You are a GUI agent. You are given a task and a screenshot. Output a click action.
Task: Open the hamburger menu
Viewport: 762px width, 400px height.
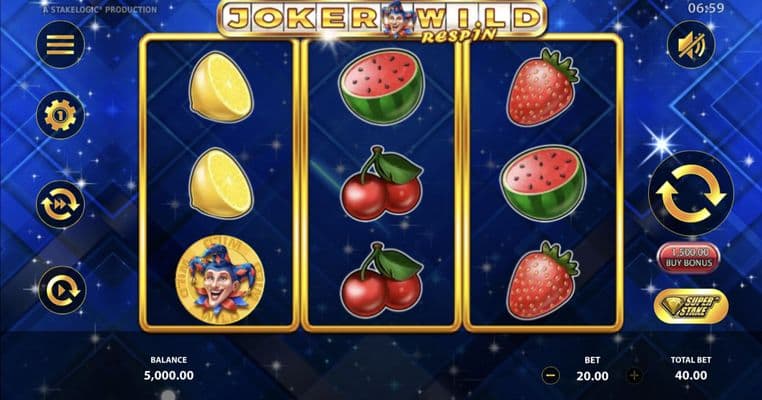pyautogui.click(x=60, y=45)
